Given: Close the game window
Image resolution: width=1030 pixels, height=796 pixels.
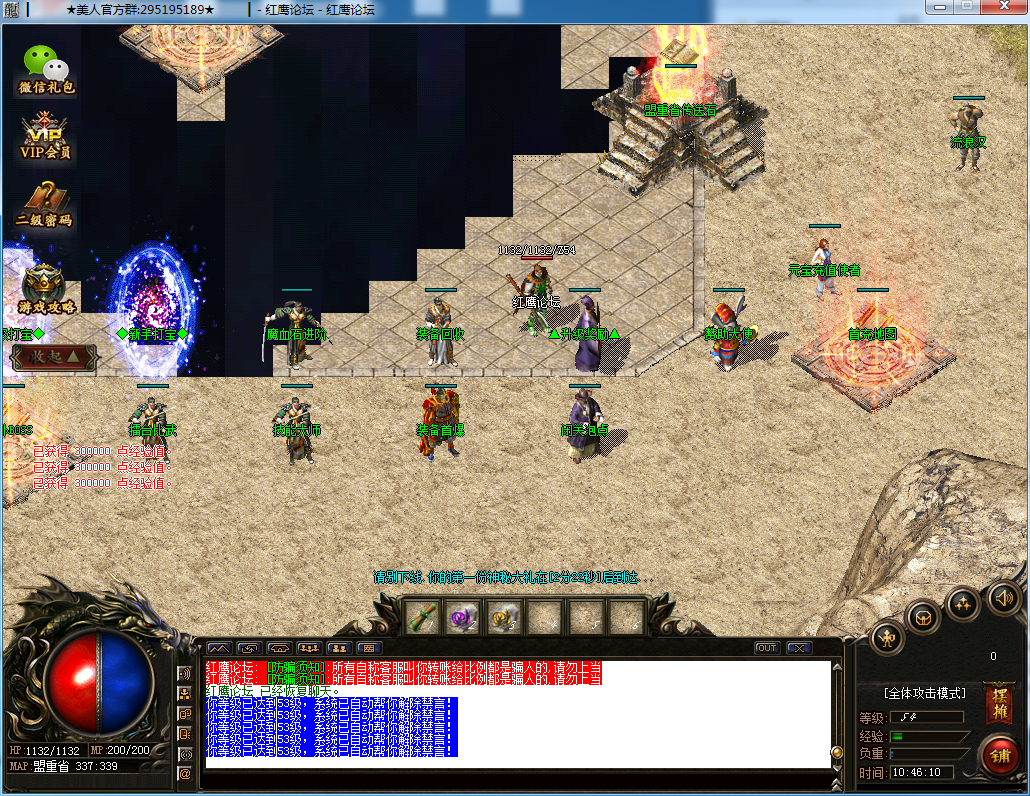Looking at the screenshot, I should 1003,7.
